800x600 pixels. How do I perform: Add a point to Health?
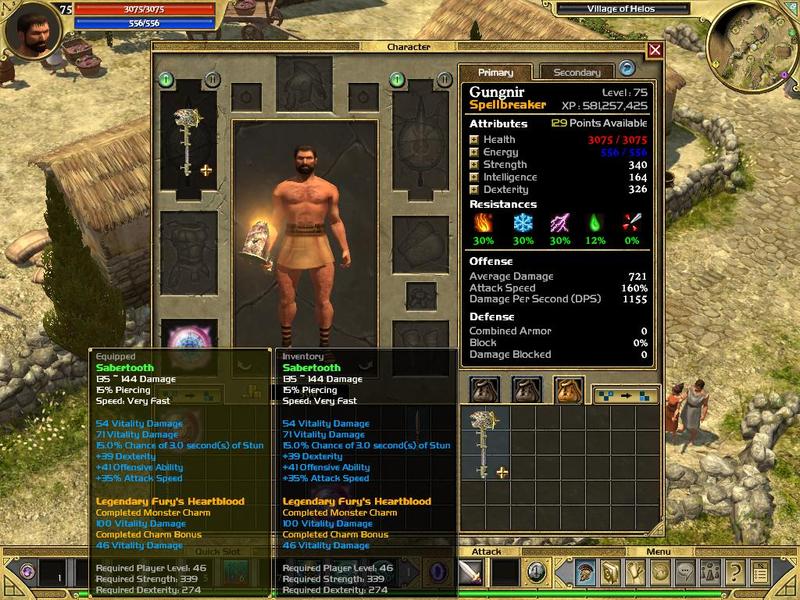[475, 139]
